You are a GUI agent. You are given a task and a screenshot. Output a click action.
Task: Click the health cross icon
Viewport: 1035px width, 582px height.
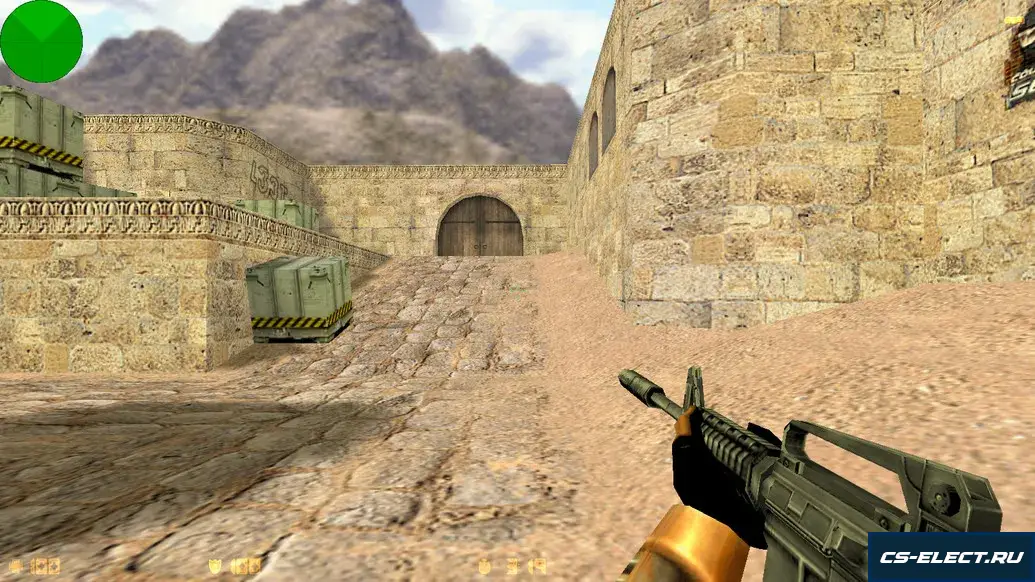[16, 566]
